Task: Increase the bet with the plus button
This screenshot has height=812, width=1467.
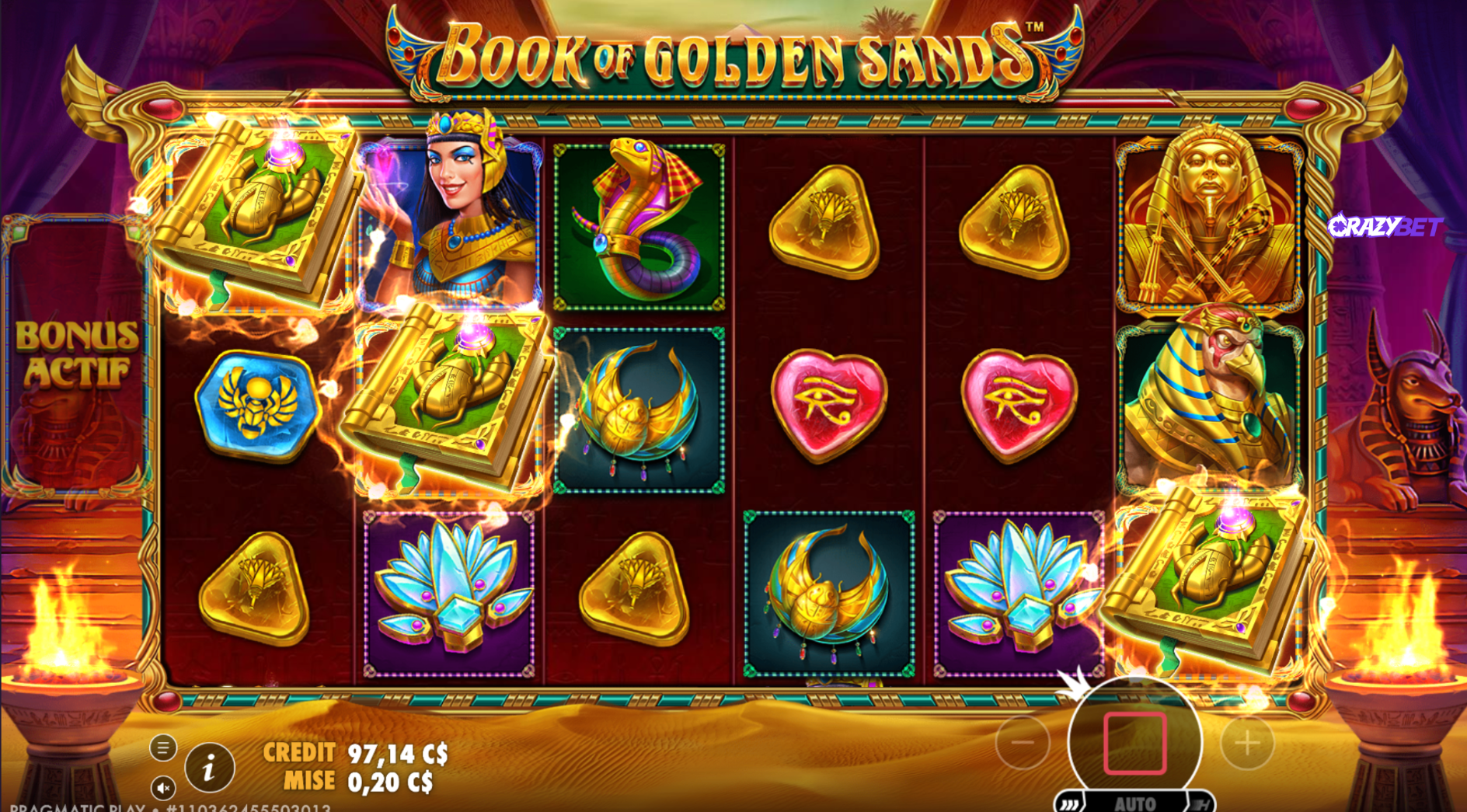Action: pos(1247,743)
